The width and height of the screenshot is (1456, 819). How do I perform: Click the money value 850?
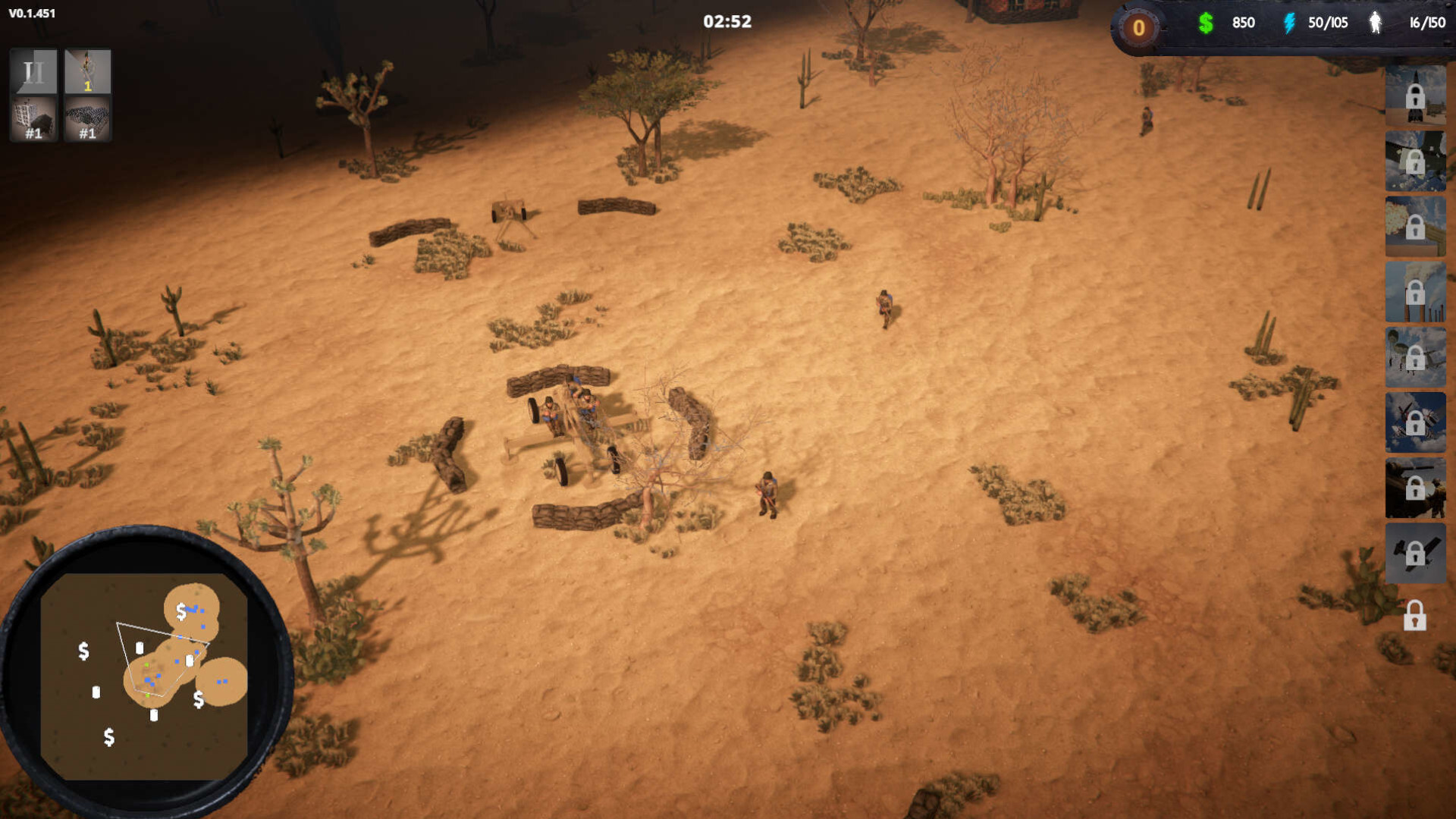(1242, 23)
